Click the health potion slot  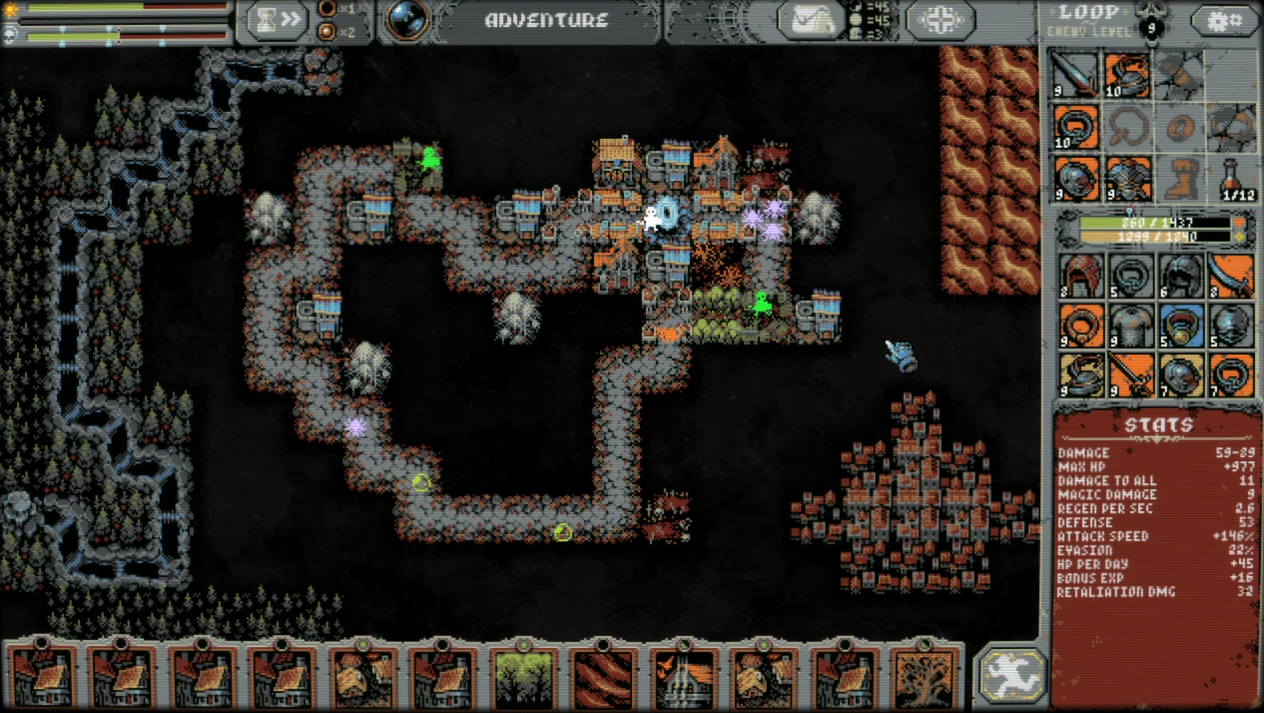coord(1232,178)
